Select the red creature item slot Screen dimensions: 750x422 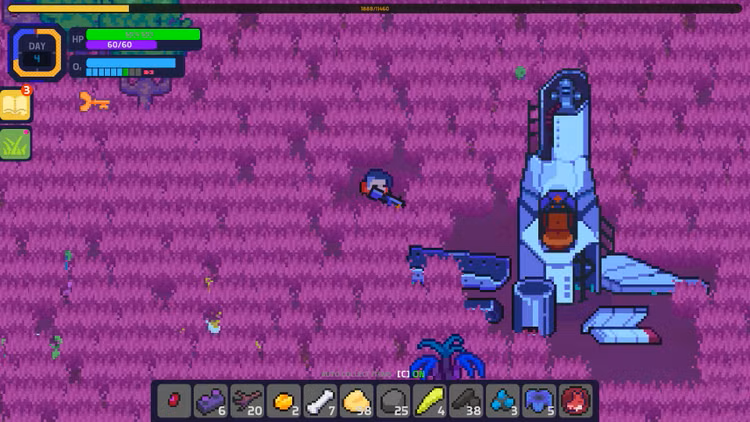tap(574, 400)
